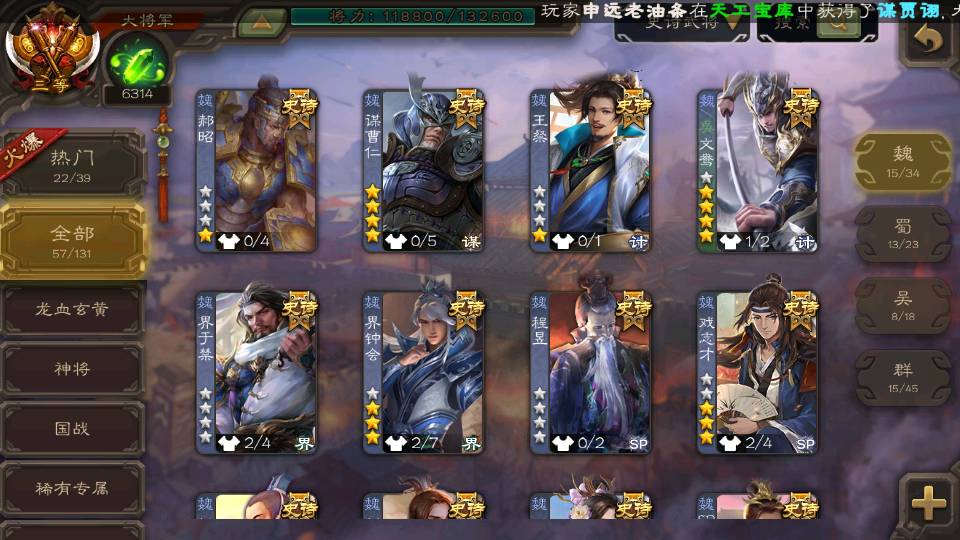Open the 稀有专属 category

(x=72, y=489)
